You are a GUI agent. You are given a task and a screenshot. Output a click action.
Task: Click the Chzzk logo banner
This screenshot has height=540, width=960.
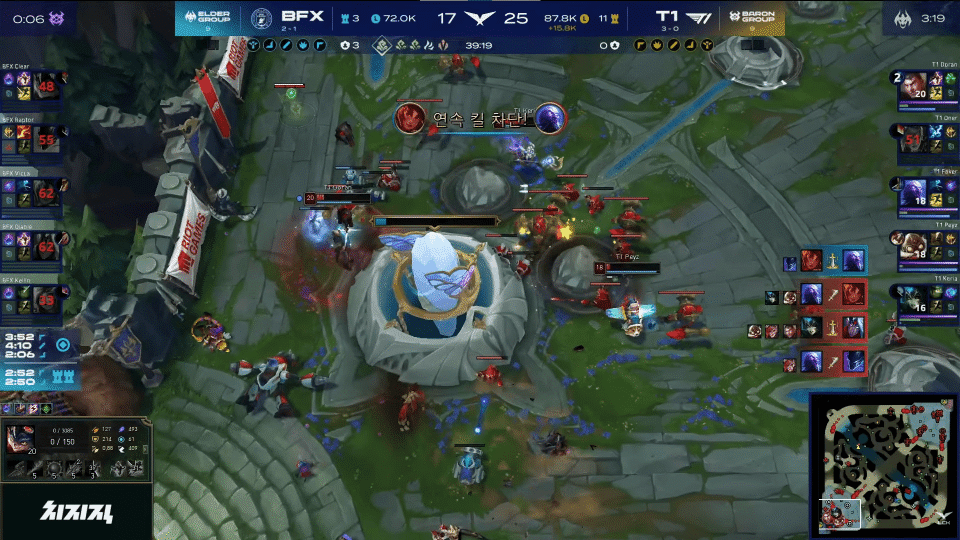[76, 513]
